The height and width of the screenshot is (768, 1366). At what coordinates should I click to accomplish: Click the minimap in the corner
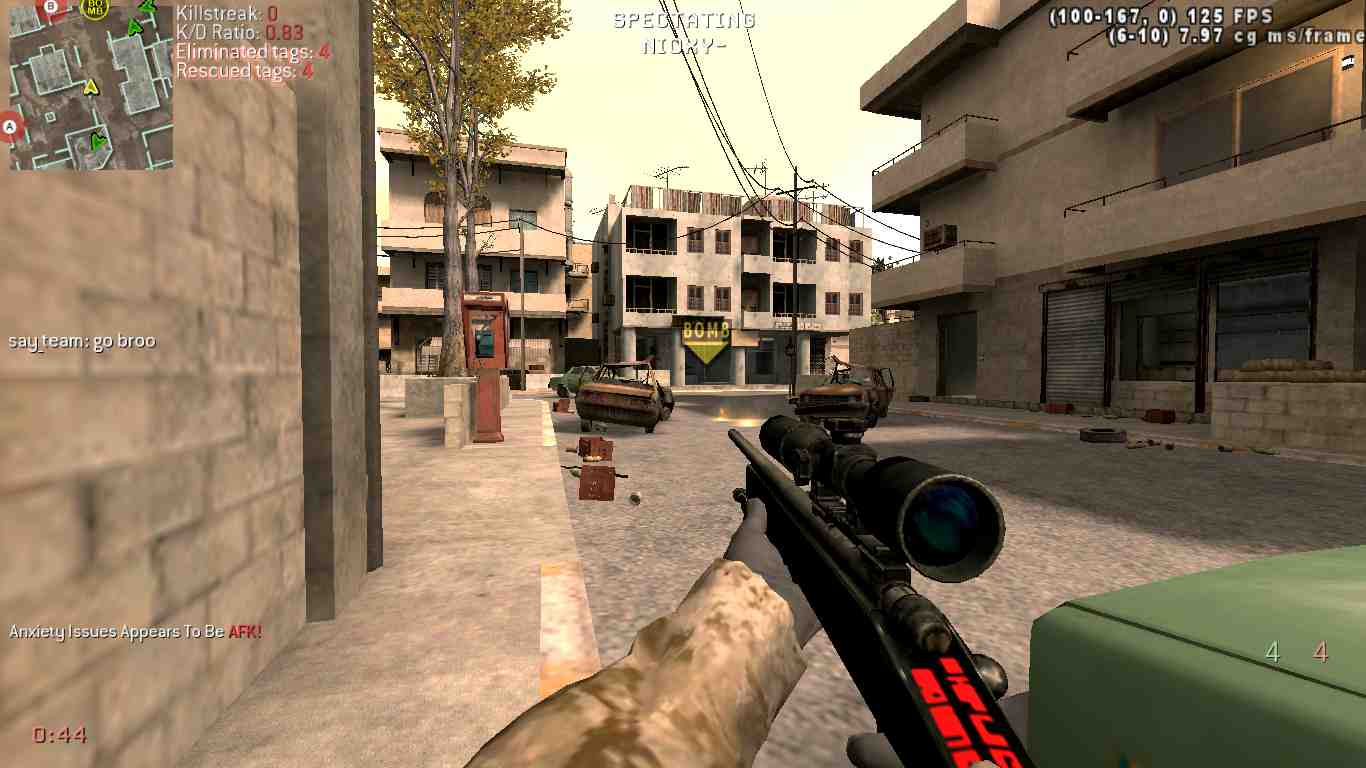pos(91,85)
